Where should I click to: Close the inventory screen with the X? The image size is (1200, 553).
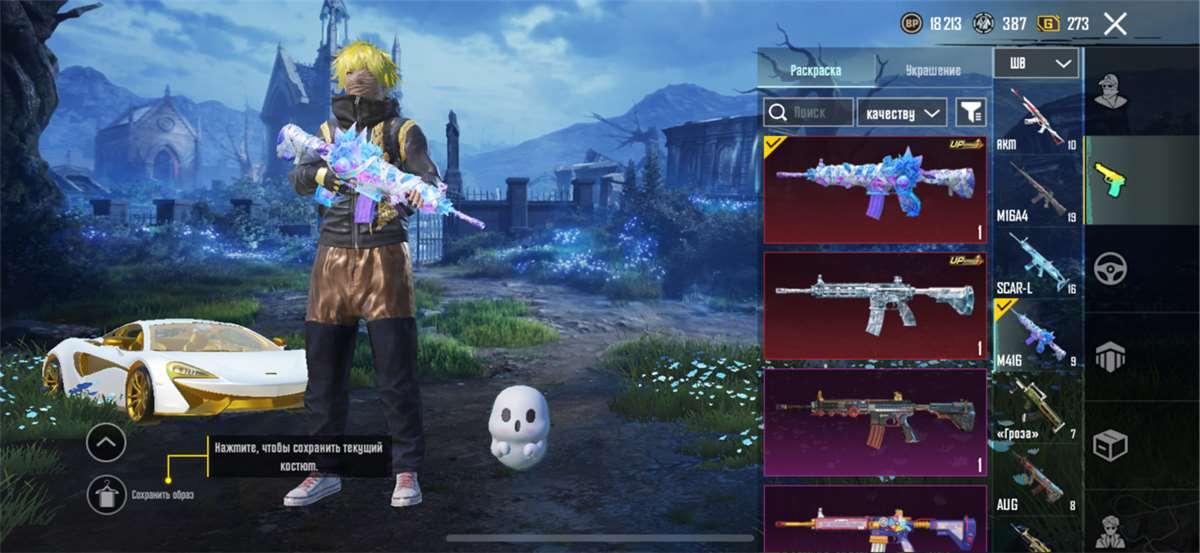1115,24
